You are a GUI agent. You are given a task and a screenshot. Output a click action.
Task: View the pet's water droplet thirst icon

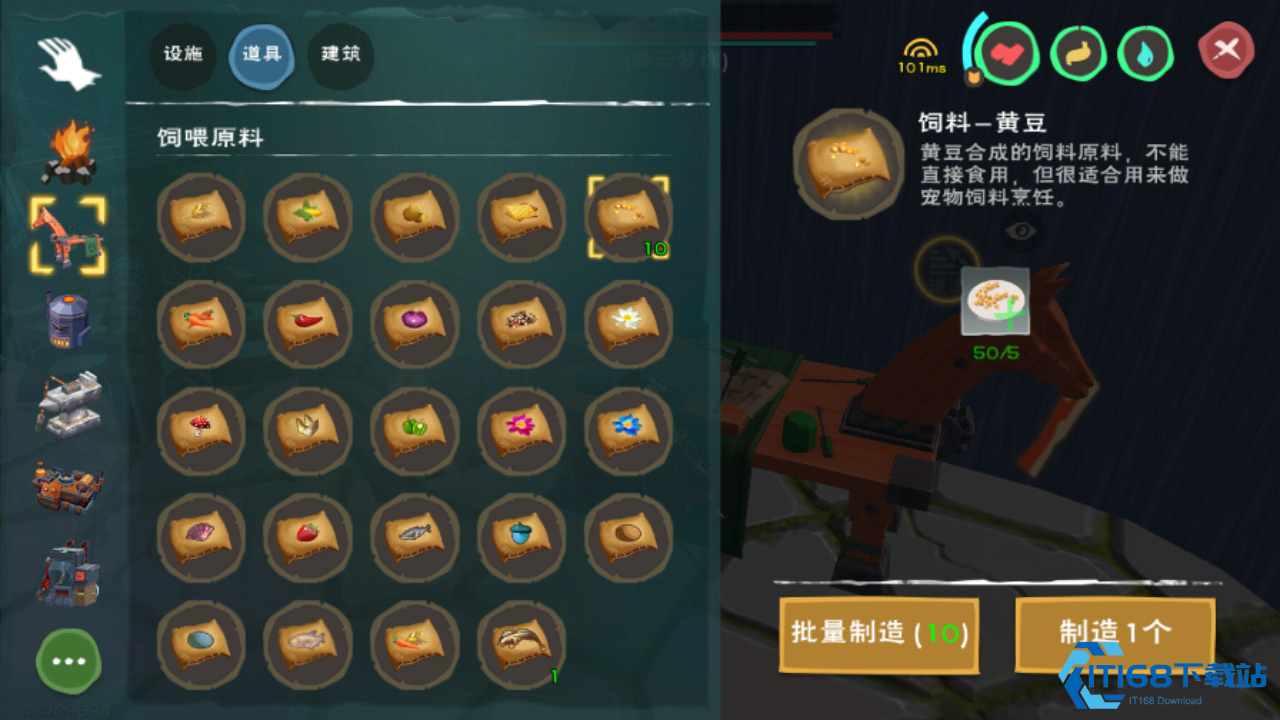coord(1146,54)
